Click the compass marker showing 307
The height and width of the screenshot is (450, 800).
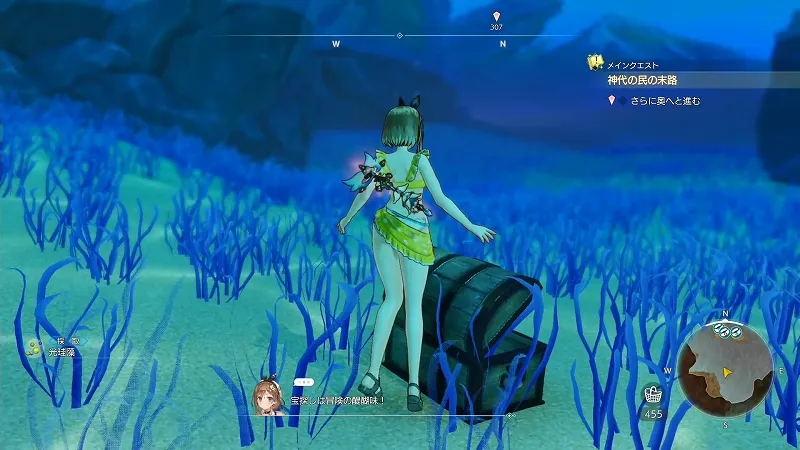pyautogui.click(x=497, y=20)
